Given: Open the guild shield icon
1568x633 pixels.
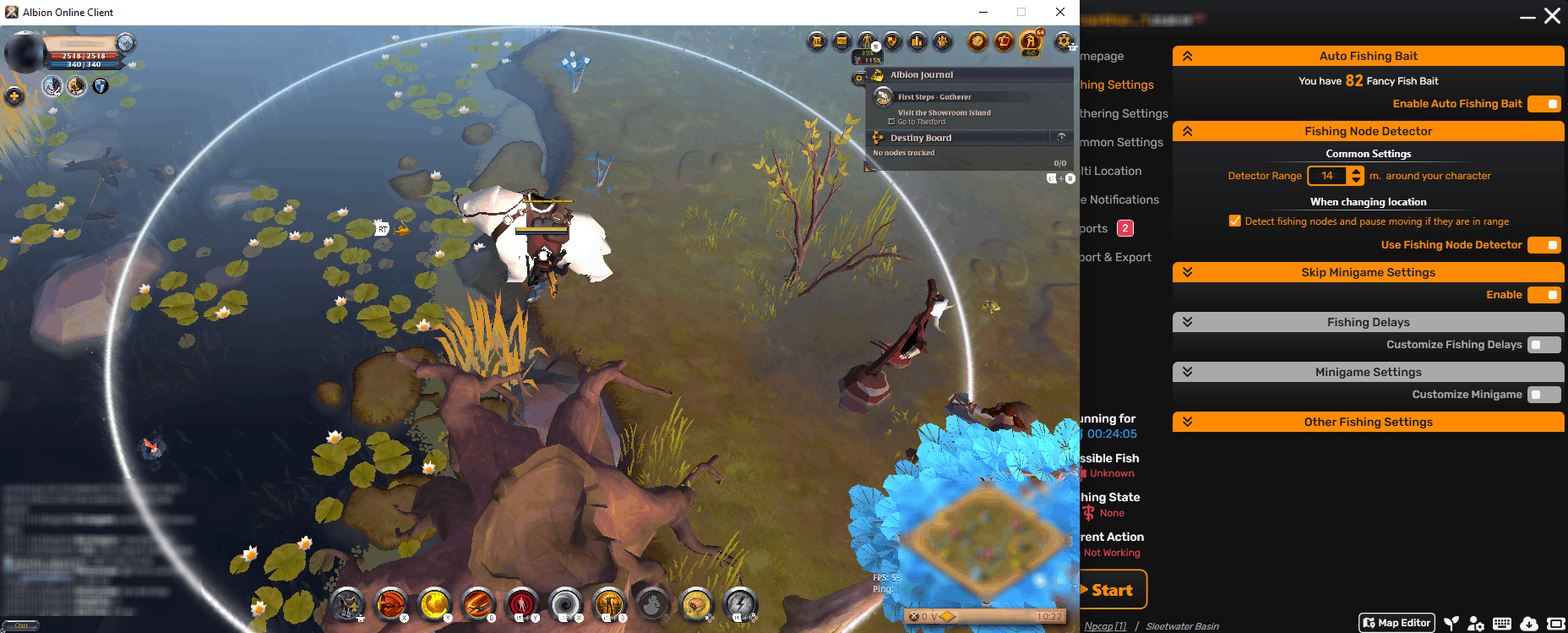Looking at the screenshot, I should pos(892,41).
